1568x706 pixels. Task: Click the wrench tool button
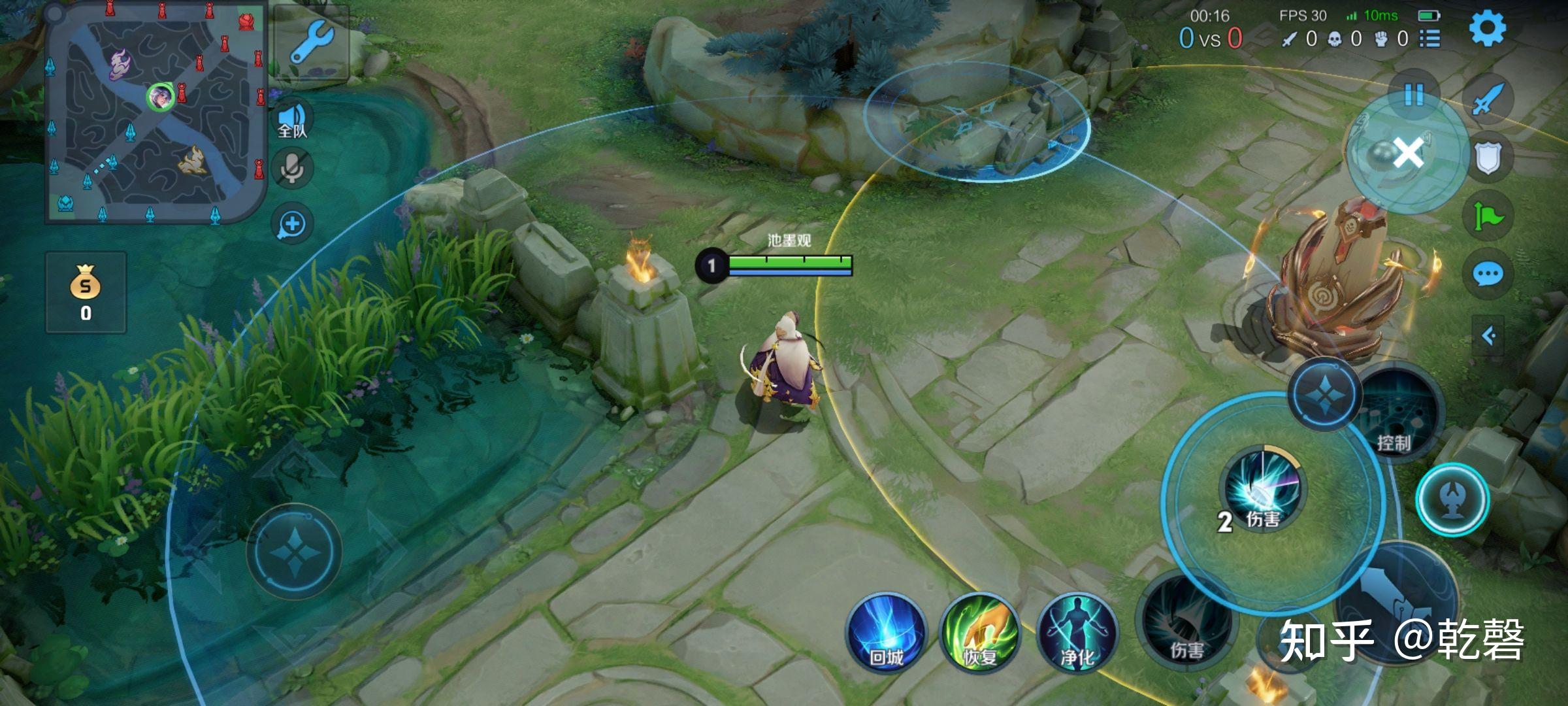[312, 41]
